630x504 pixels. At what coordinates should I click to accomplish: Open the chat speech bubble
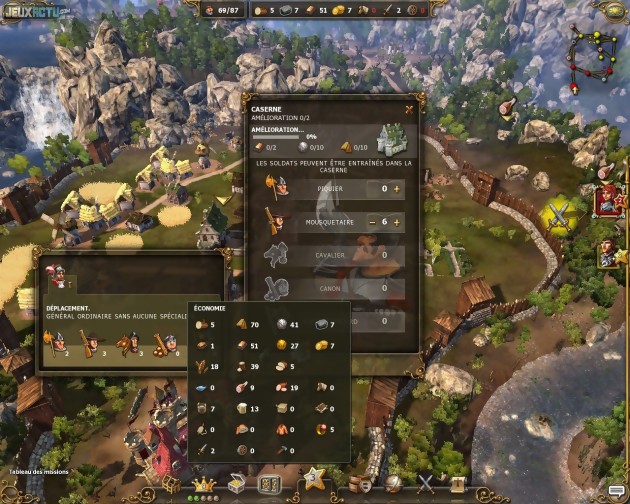(x=616, y=490)
